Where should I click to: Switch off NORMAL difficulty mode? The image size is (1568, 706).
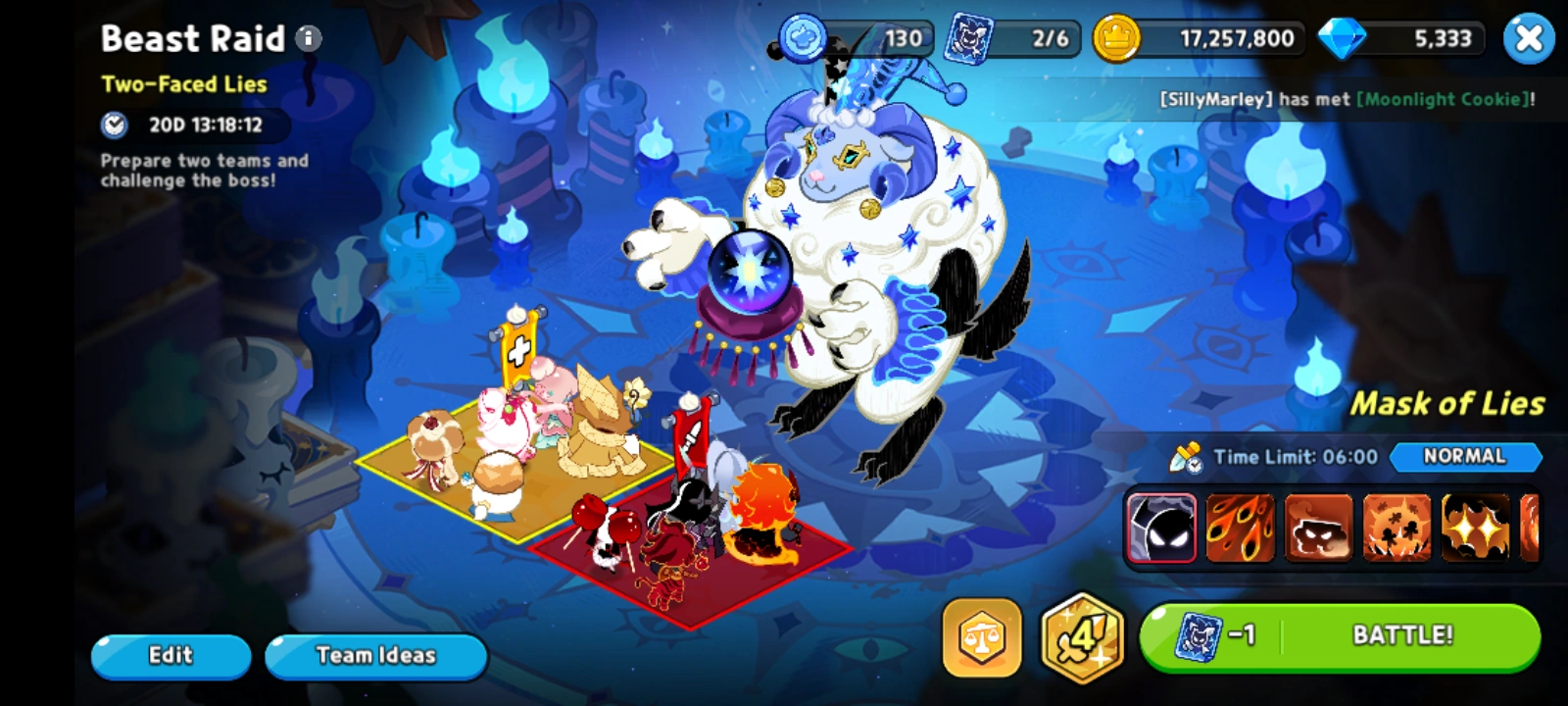pyautogui.click(x=1466, y=457)
